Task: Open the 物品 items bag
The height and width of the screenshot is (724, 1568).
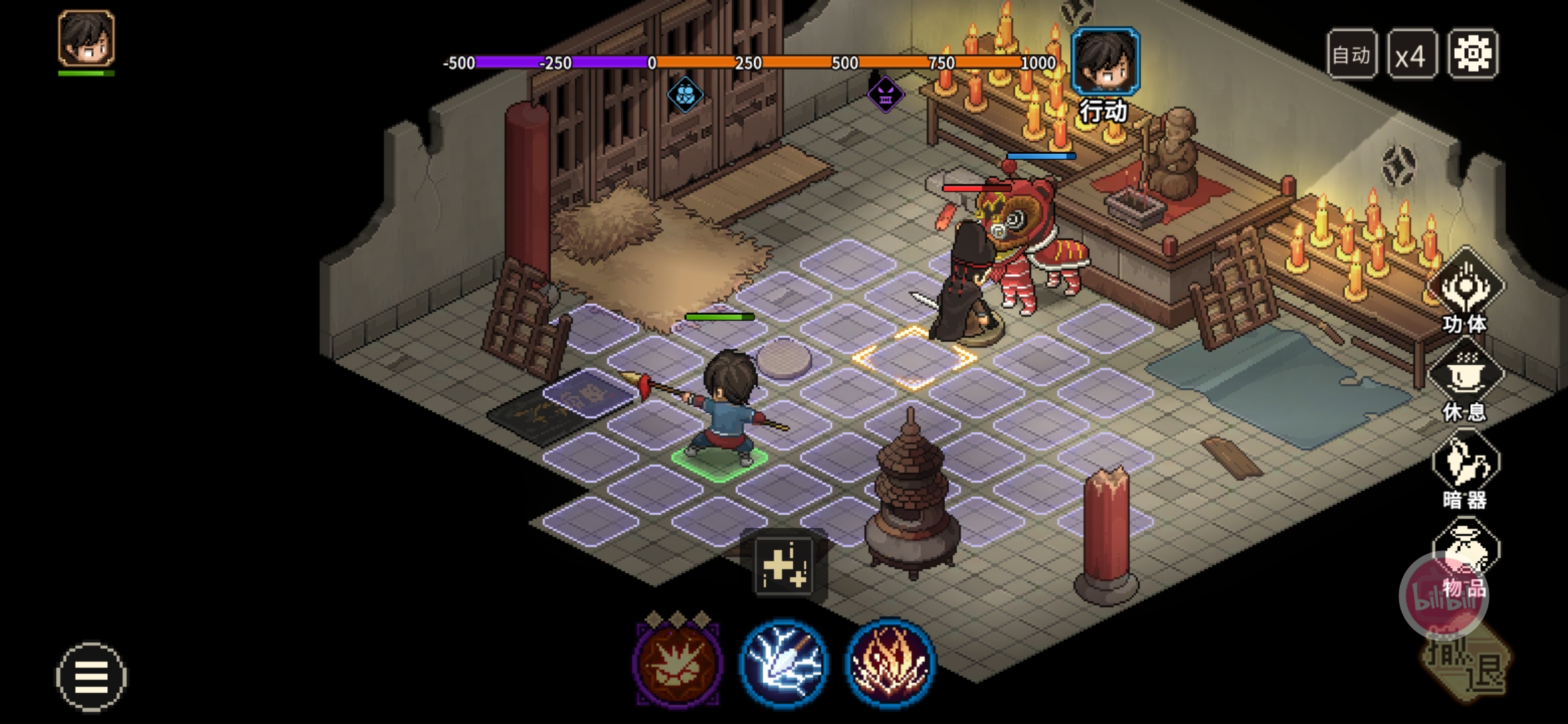Action: coord(1465,556)
